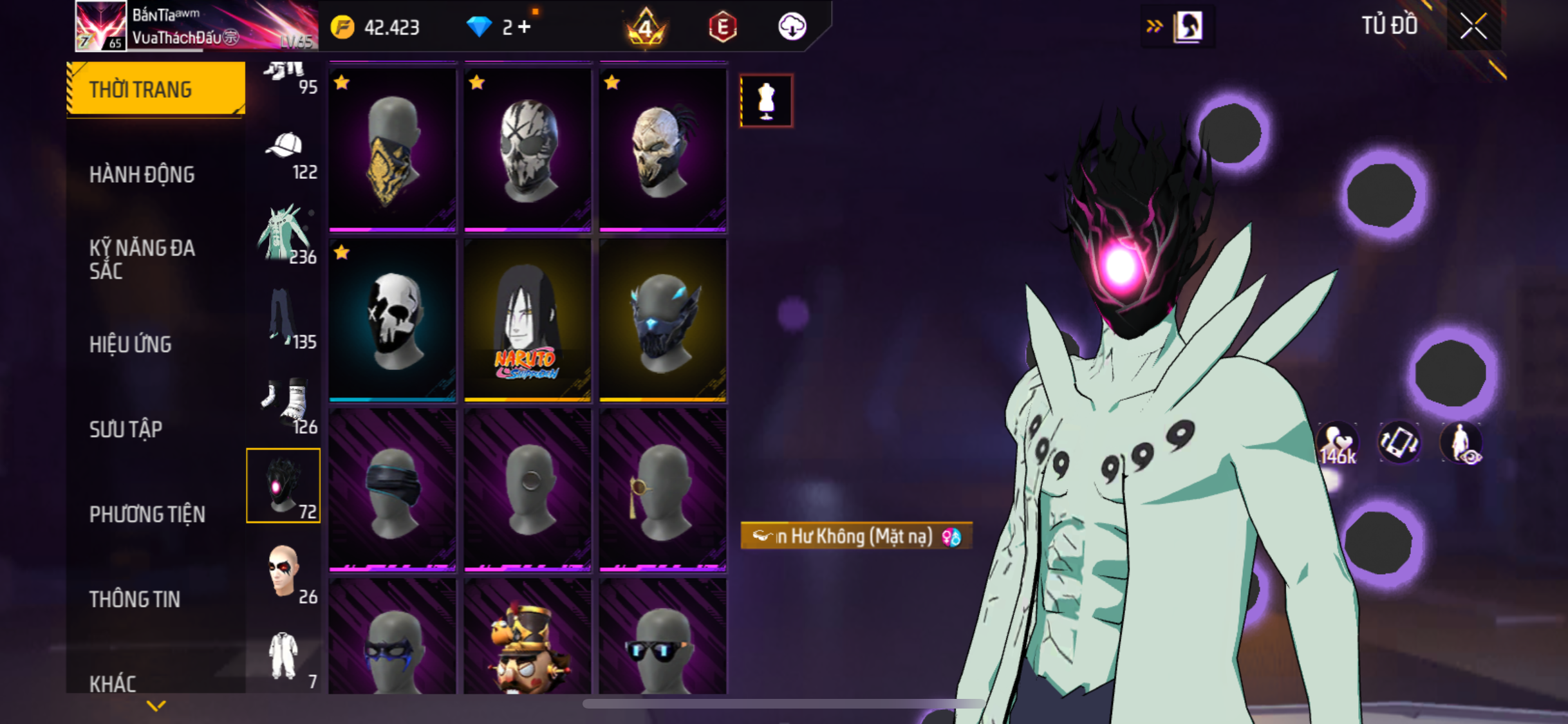
Task: Close the wardrobe with the X button
Action: tap(1473, 27)
